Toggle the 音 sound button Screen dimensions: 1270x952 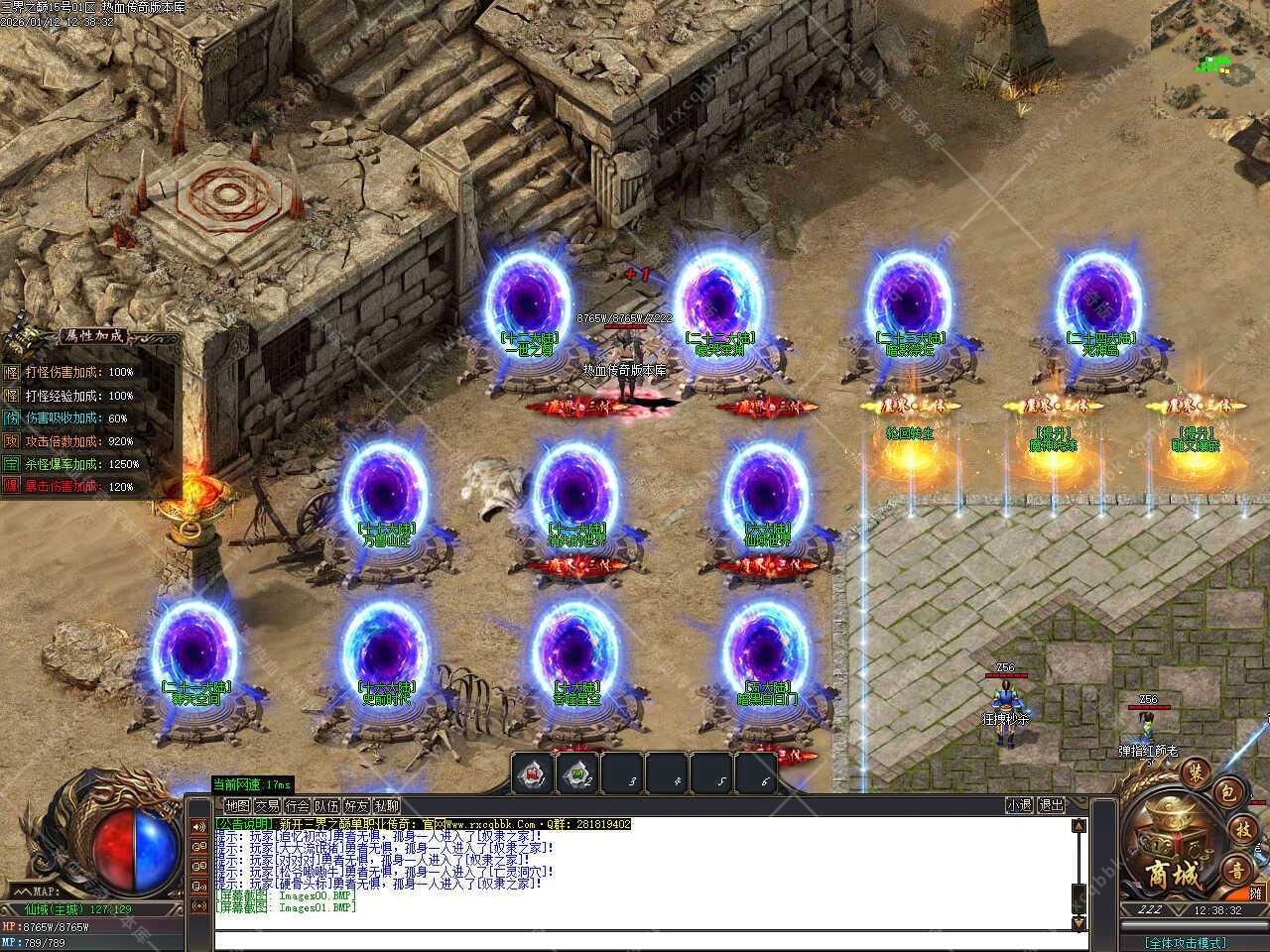1236,870
